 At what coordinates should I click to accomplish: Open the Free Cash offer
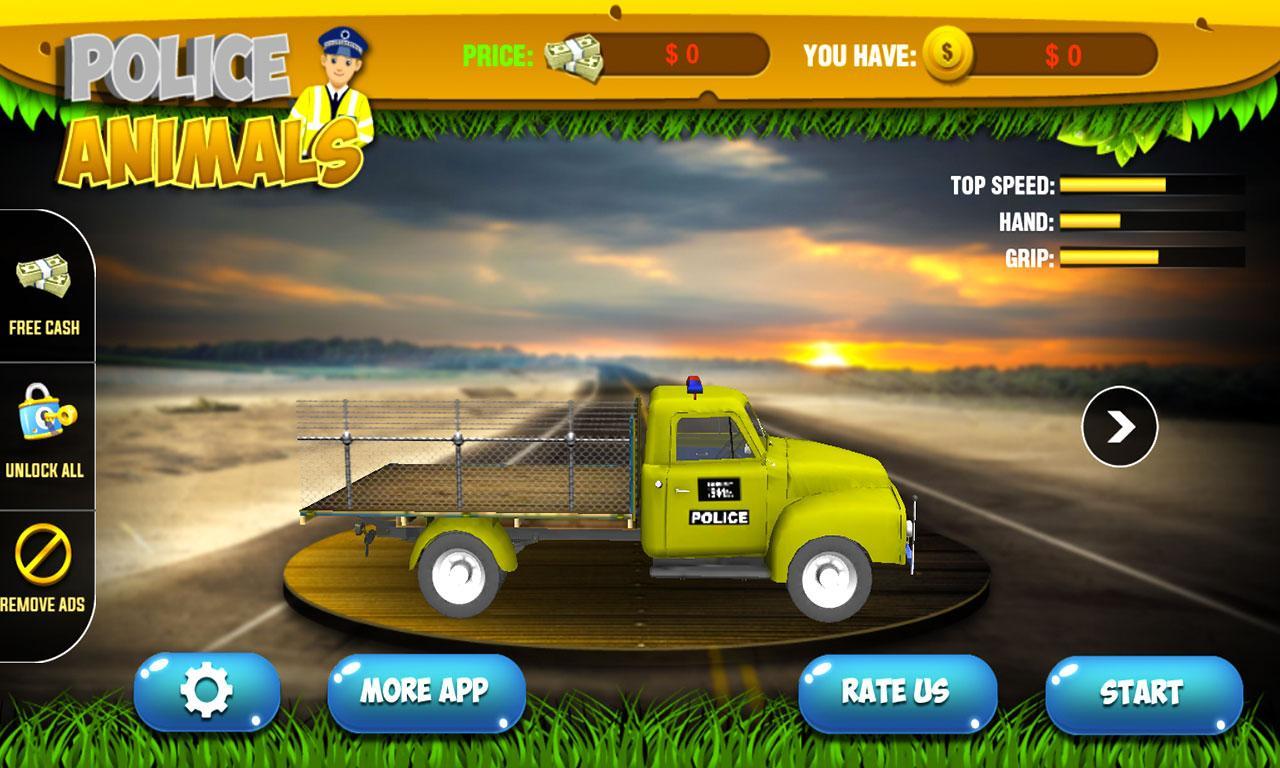[42, 290]
